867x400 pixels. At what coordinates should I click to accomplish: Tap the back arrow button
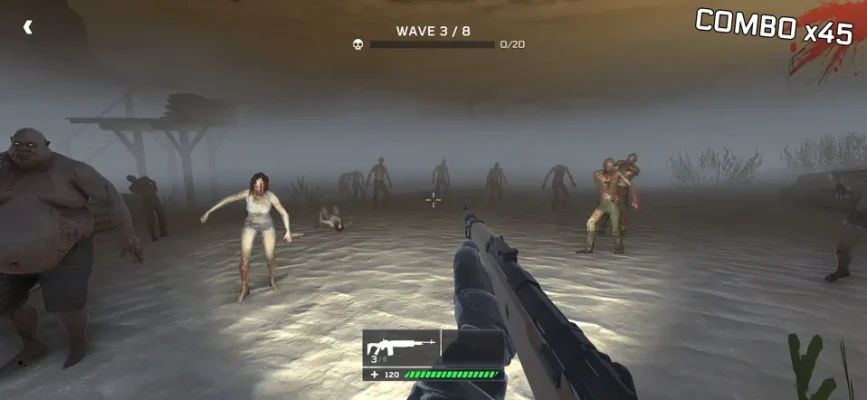coord(28,27)
